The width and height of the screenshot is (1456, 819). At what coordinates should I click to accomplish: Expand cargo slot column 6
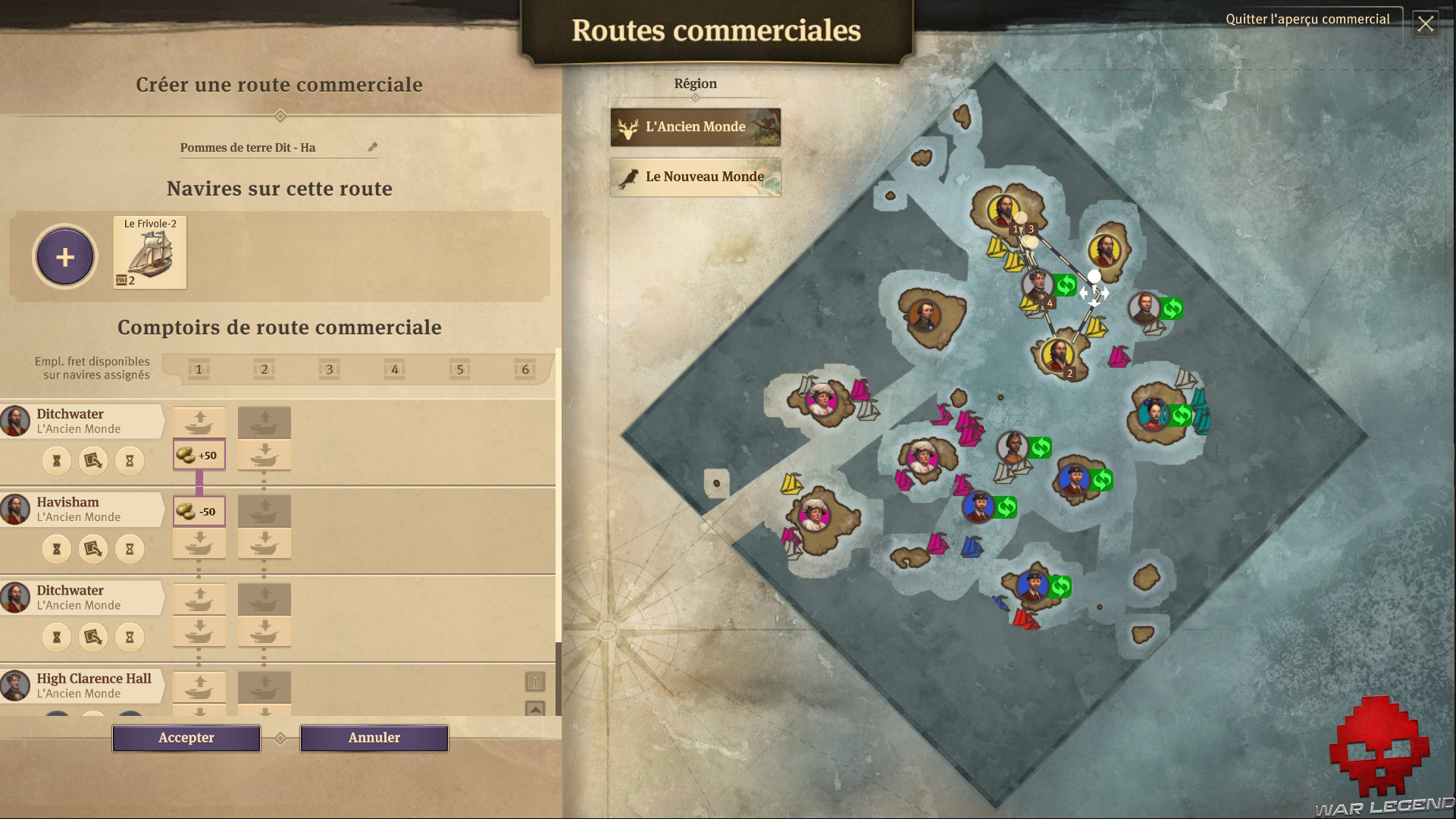pos(524,370)
